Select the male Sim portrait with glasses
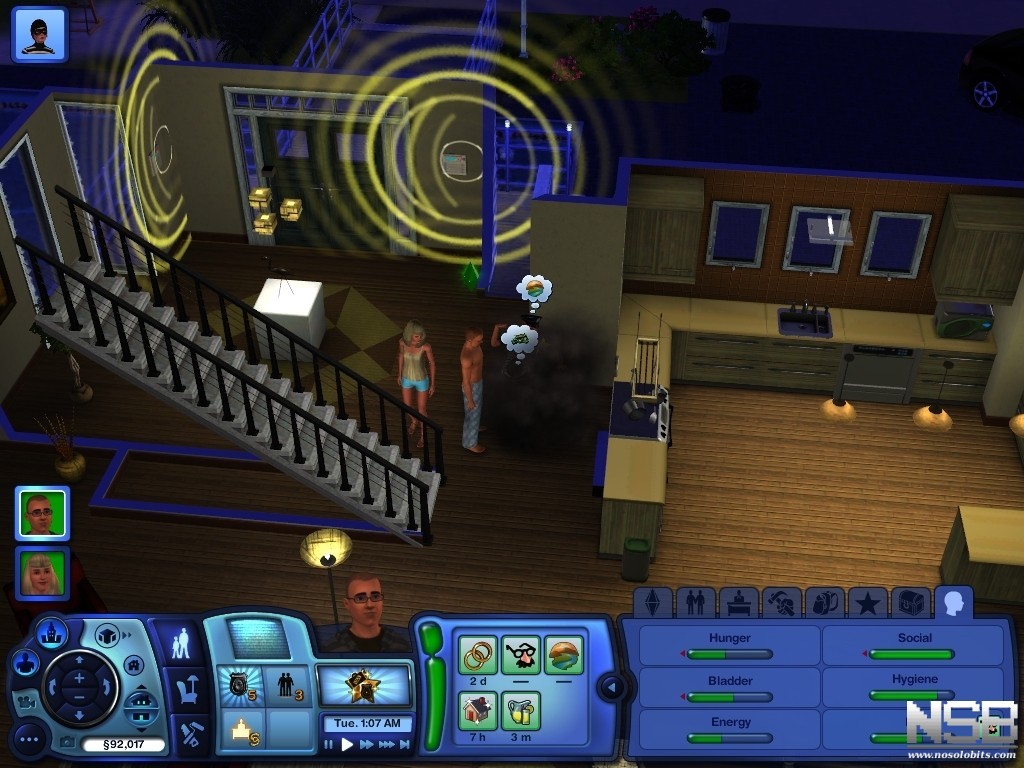This screenshot has width=1024, height=768. click(x=42, y=513)
